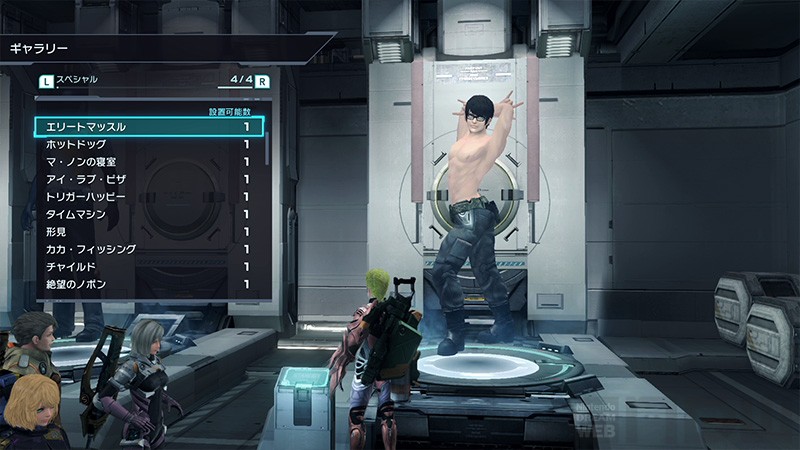Choose ホットドッグ from the list

[x=150, y=145]
